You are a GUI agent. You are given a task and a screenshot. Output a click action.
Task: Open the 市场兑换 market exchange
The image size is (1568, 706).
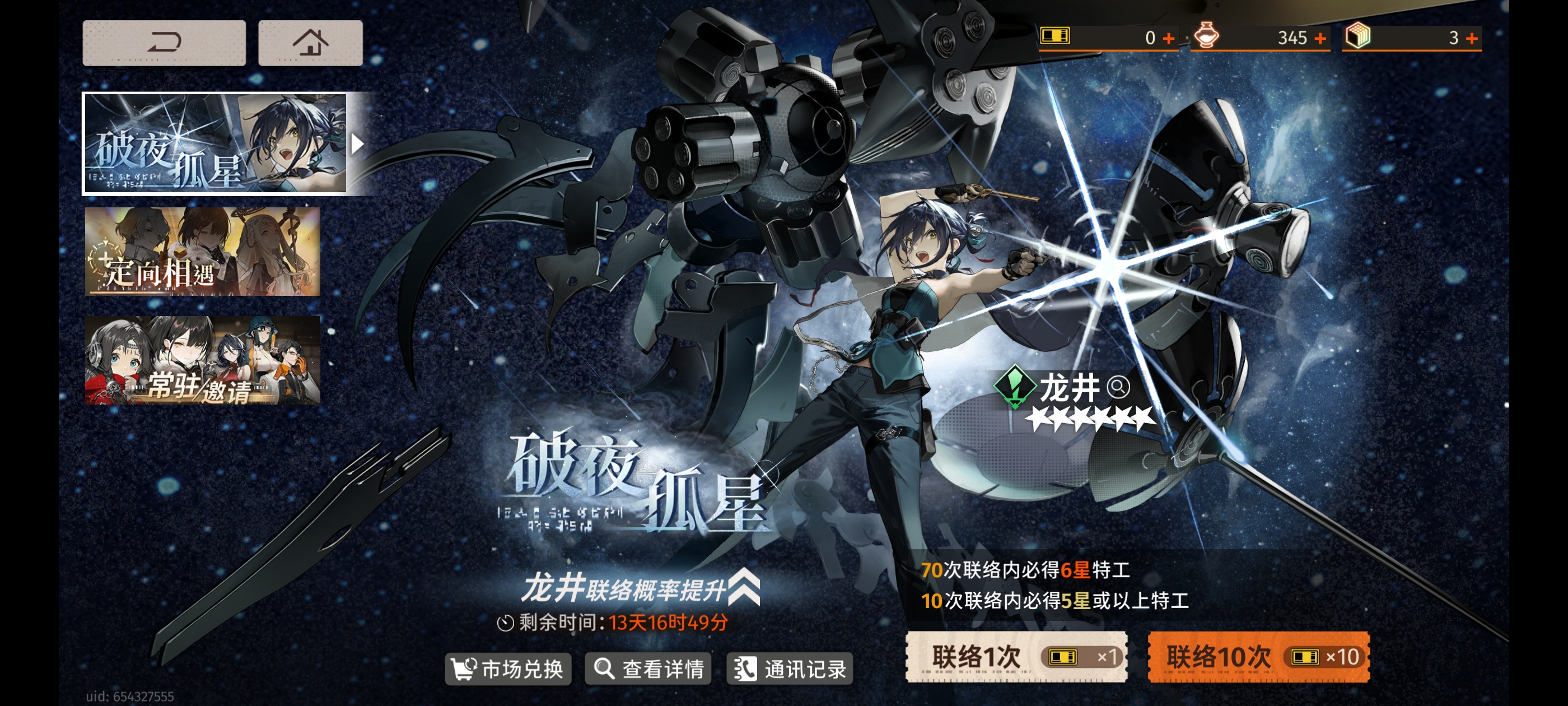click(508, 669)
